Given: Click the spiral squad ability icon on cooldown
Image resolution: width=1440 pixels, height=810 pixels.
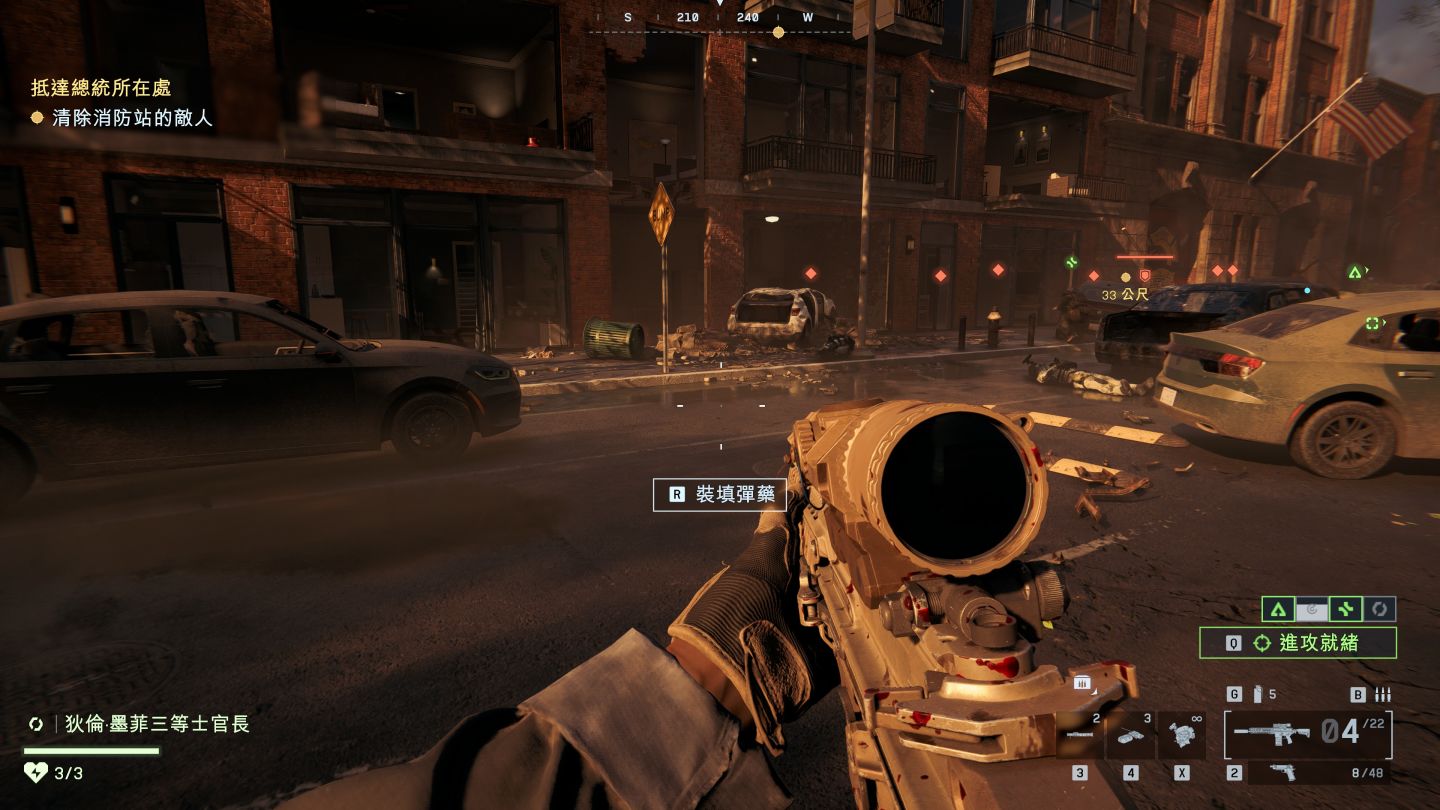Looking at the screenshot, I should point(1312,609).
